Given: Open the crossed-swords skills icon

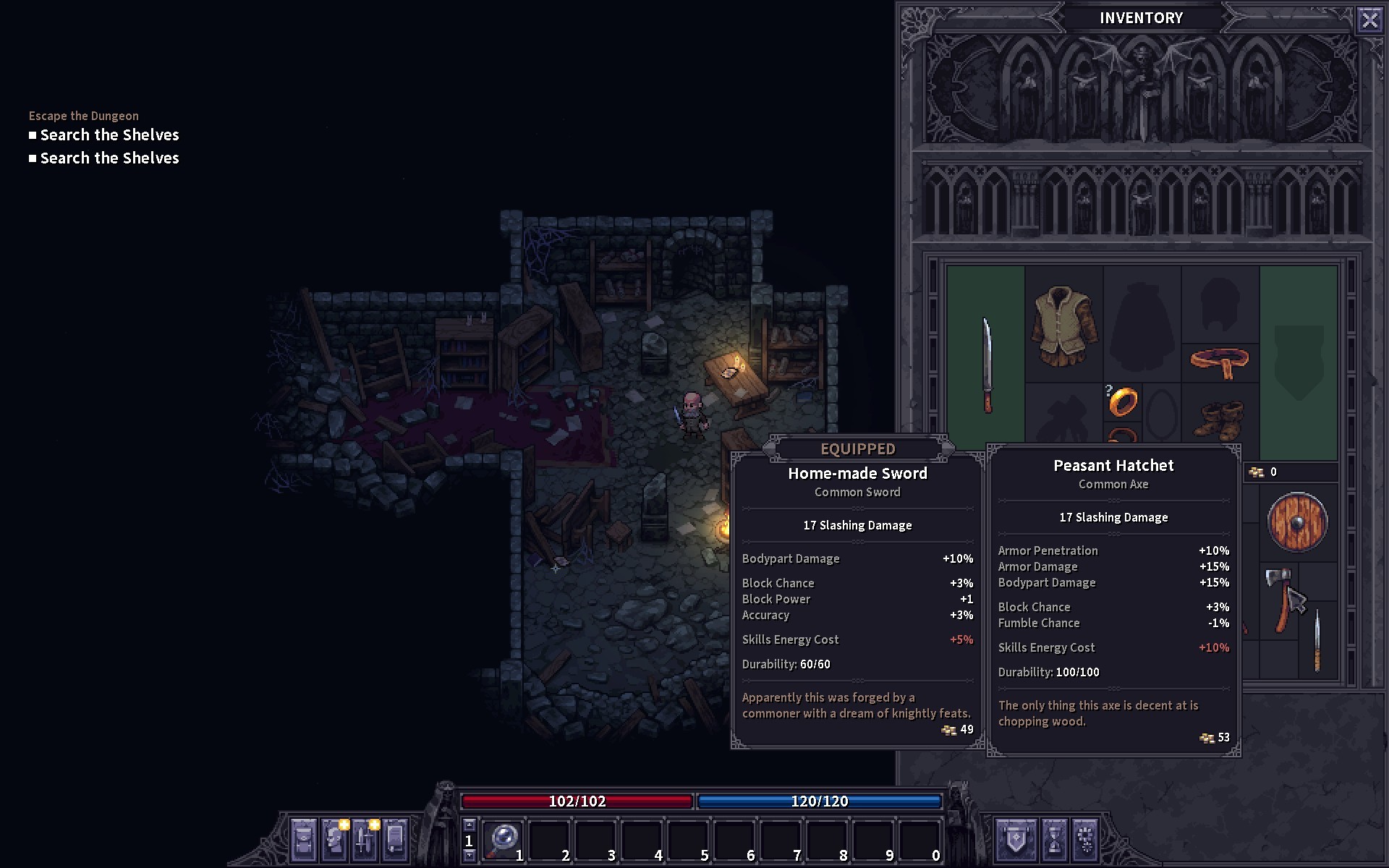Looking at the screenshot, I should tap(364, 841).
